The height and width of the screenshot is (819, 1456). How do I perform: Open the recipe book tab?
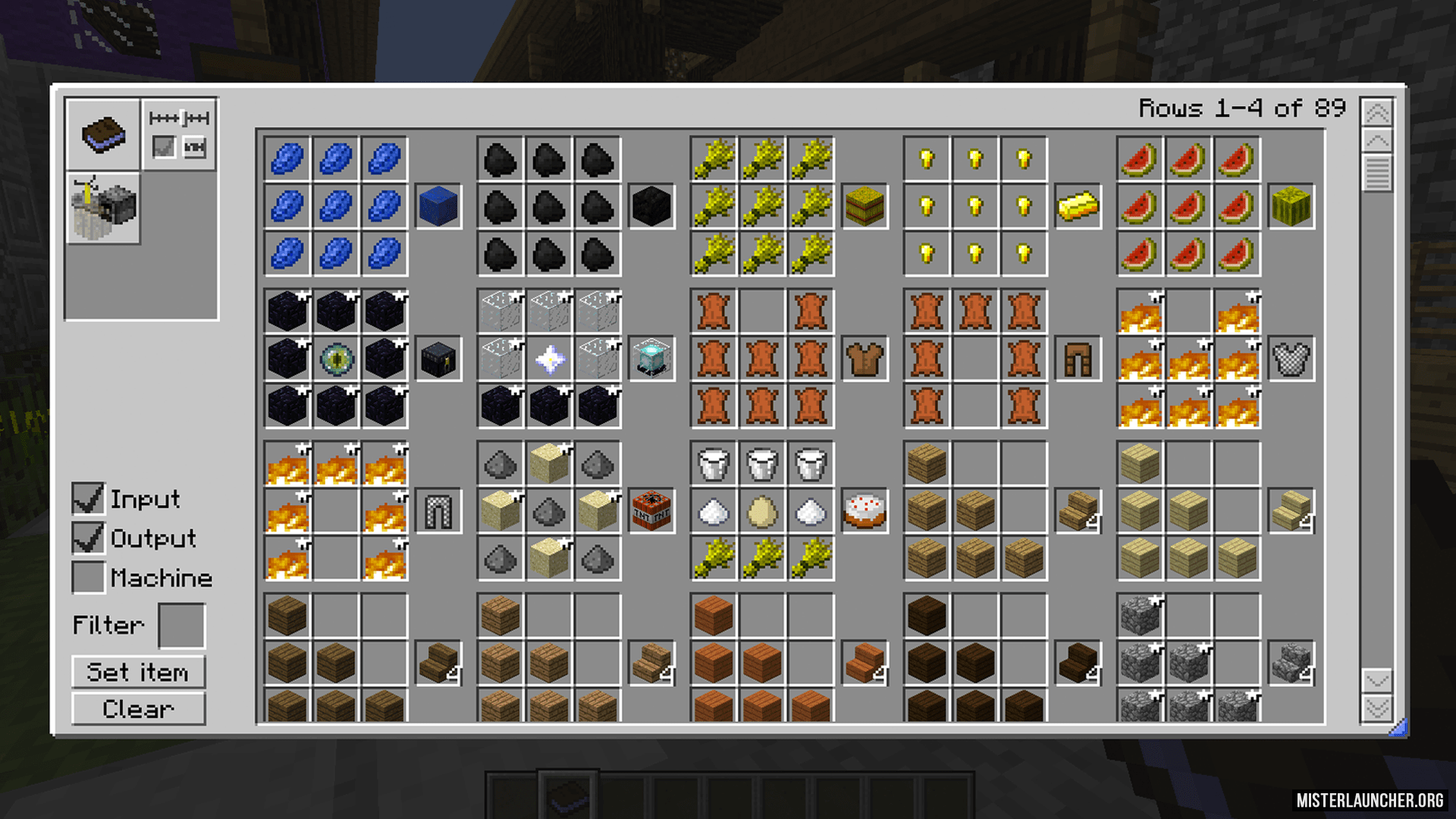(103, 134)
